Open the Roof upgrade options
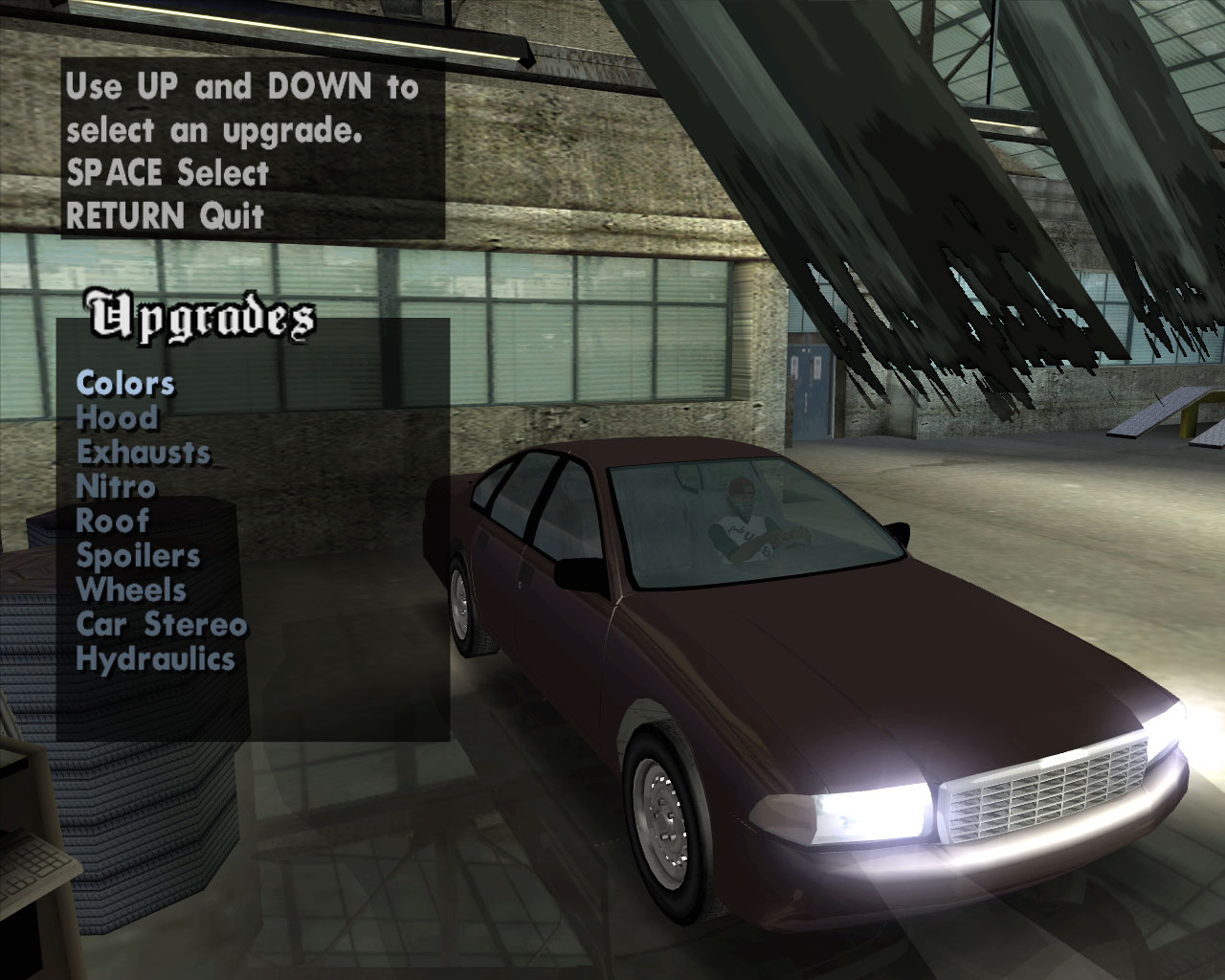Screen dimensions: 1225x980 click(112, 521)
